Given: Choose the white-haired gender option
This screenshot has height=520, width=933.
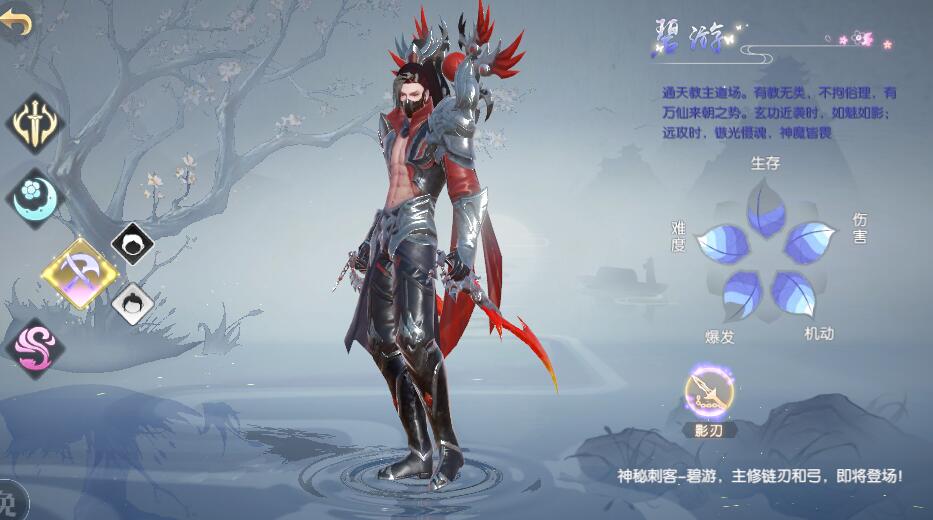Looking at the screenshot, I should 132,302.
